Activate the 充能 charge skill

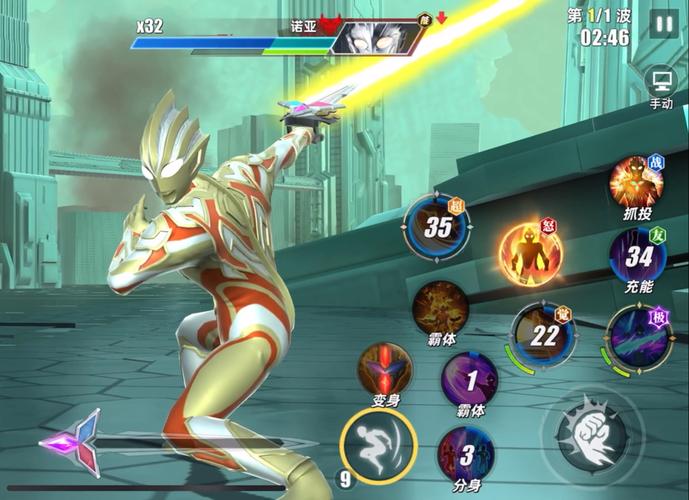[x=637, y=255]
